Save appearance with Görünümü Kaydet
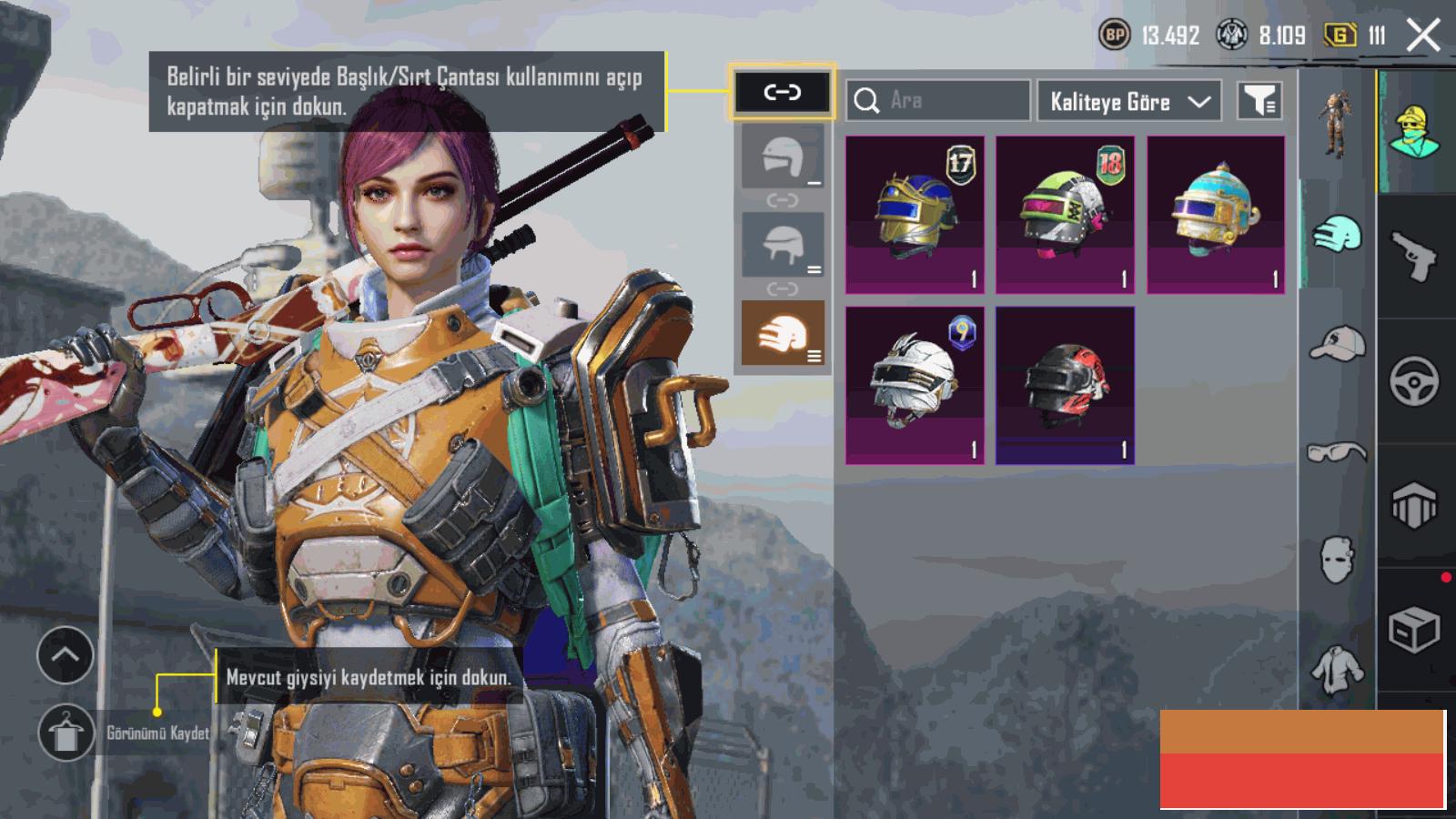Image resolution: width=1456 pixels, height=819 pixels. [x=66, y=733]
